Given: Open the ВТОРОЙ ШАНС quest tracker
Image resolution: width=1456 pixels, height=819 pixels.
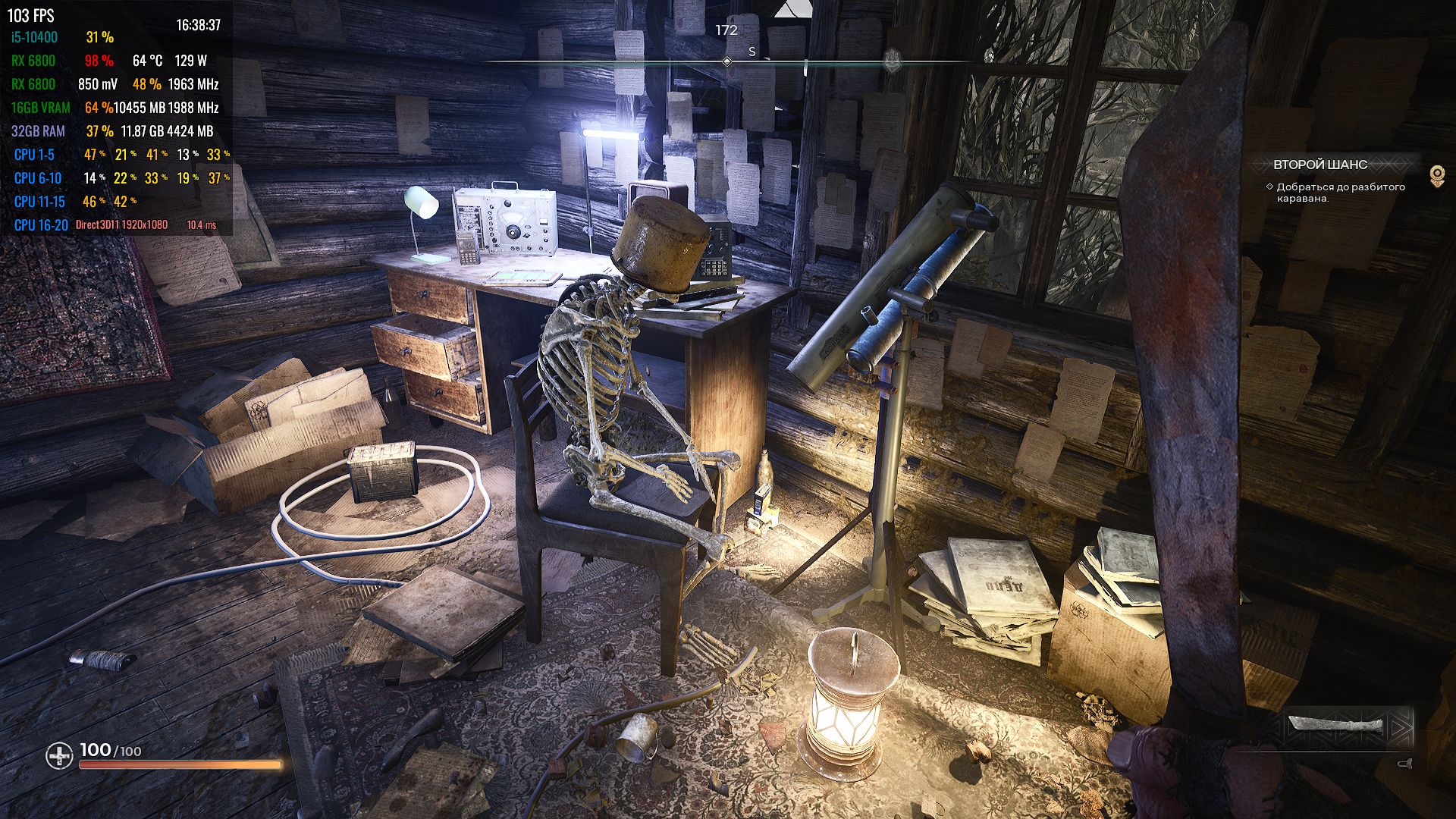Looking at the screenshot, I should [1320, 165].
